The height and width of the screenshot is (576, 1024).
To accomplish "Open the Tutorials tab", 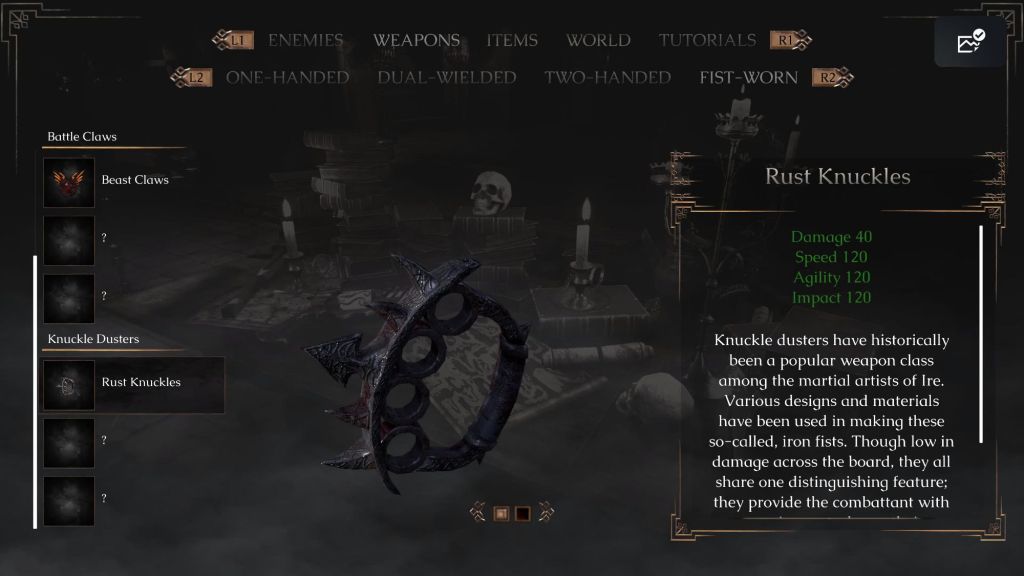I will 707,40.
